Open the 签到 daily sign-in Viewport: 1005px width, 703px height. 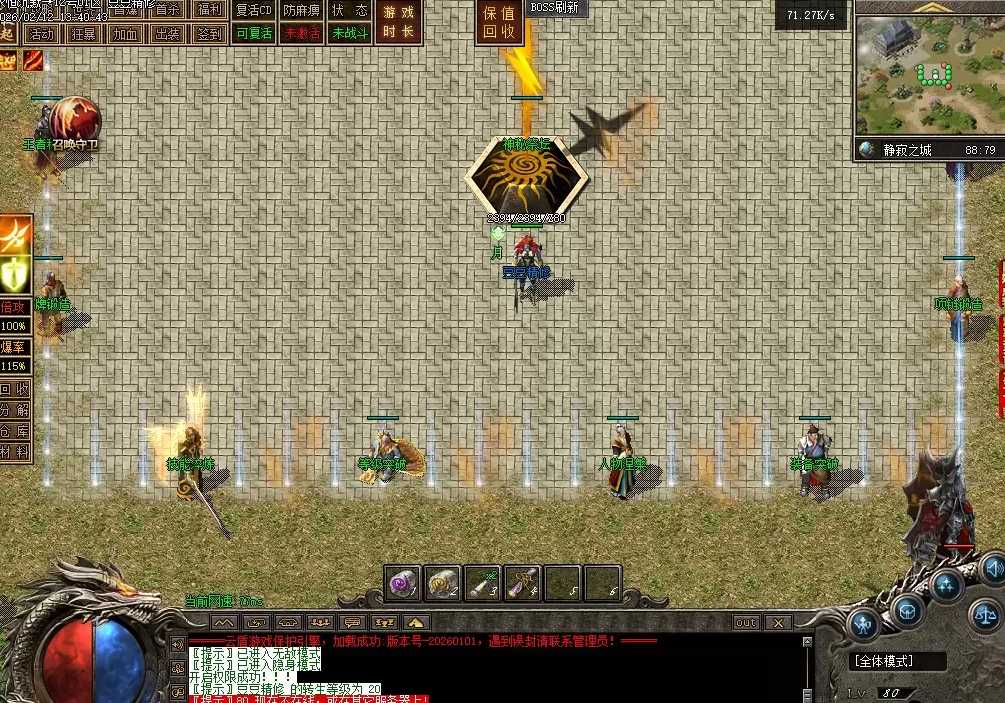click(209, 33)
